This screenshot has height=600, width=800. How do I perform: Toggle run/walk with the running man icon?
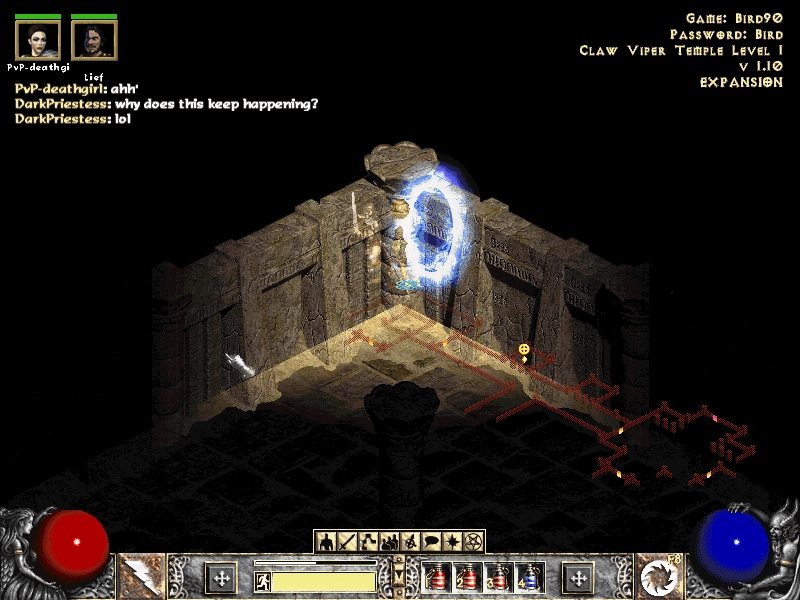click(x=262, y=580)
